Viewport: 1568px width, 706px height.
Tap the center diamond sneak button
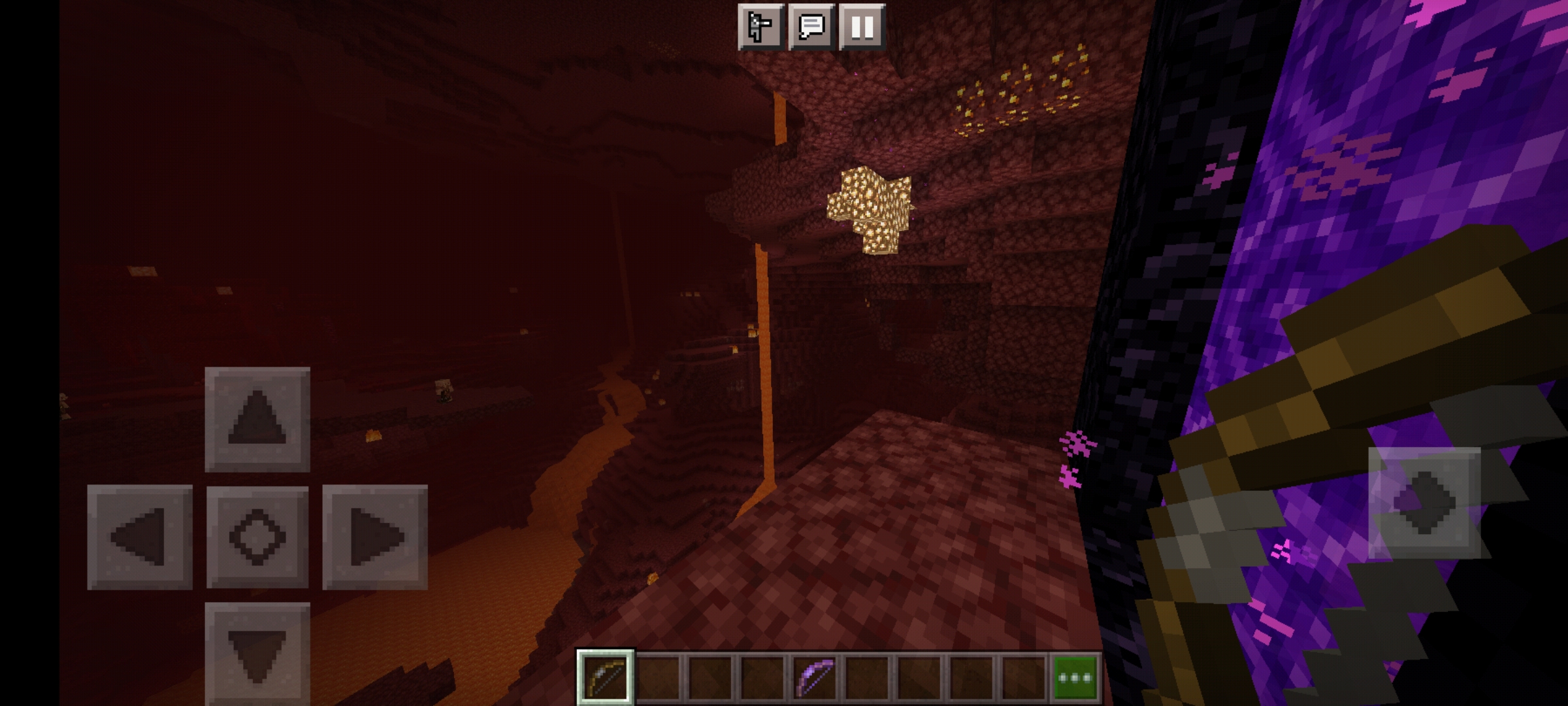coord(257,537)
